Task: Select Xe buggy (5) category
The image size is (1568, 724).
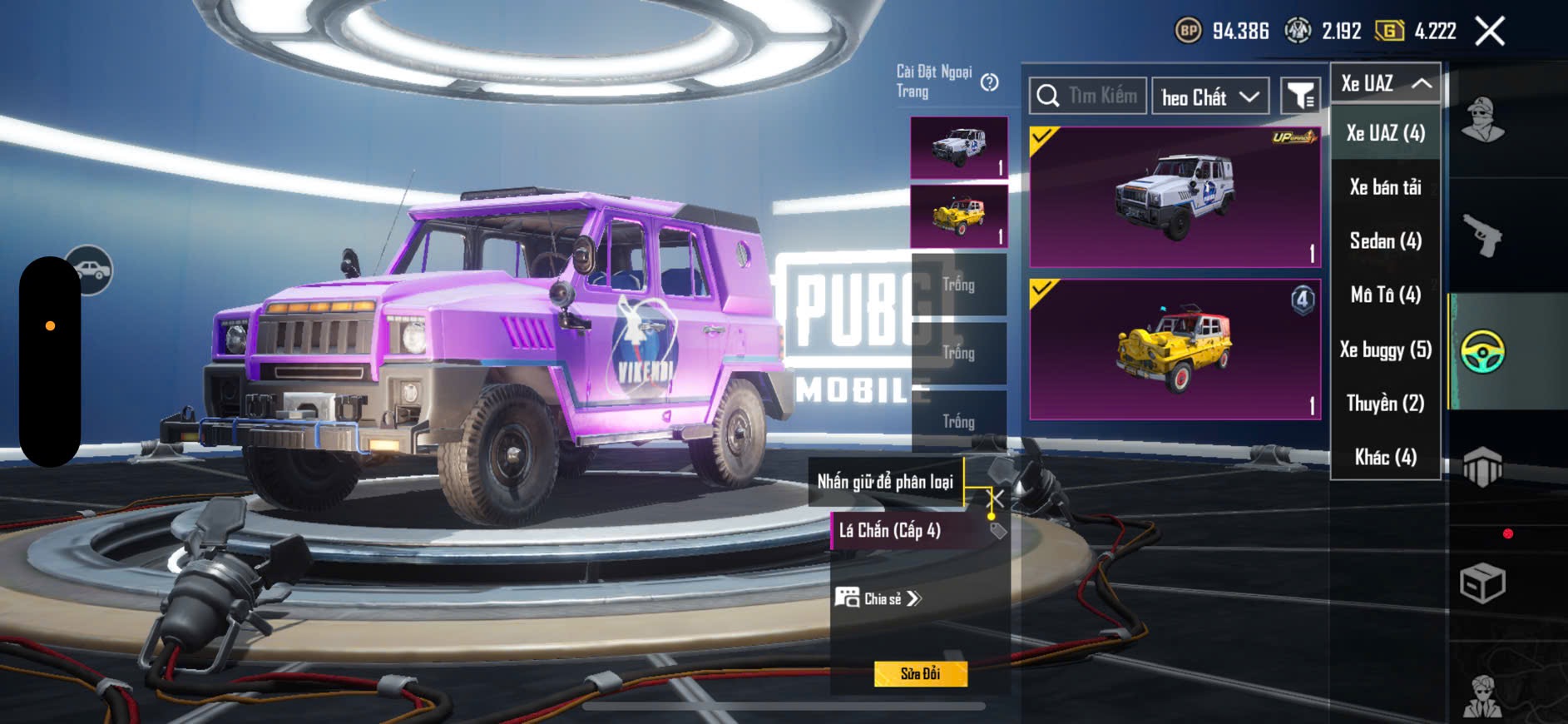Action: (x=1386, y=350)
